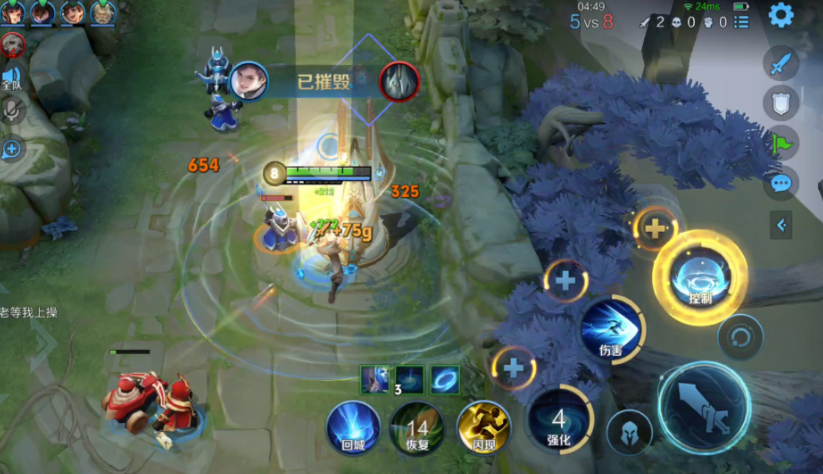The image size is (823, 474).
Task: Upgrade the 强化 skill with plus button
Action: click(x=513, y=367)
